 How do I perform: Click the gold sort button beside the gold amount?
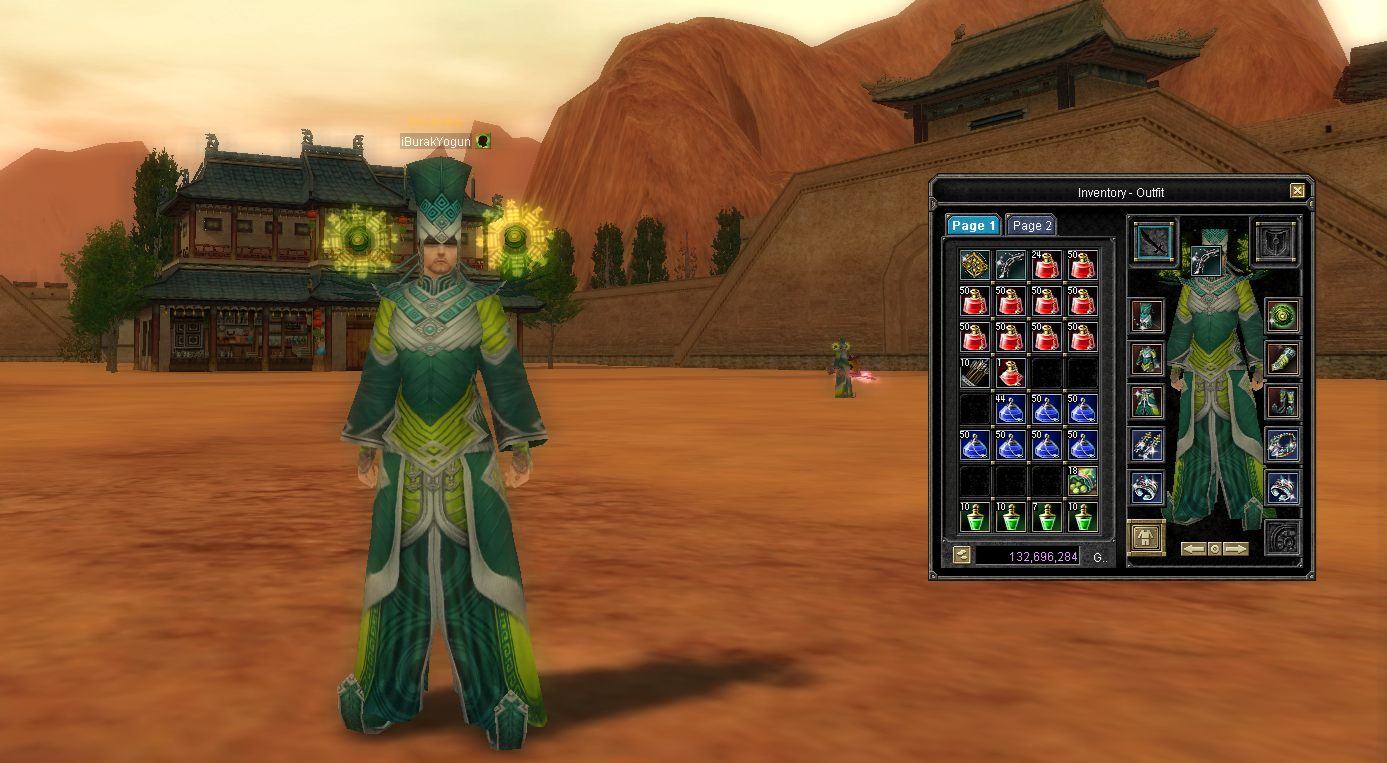[x=961, y=556]
